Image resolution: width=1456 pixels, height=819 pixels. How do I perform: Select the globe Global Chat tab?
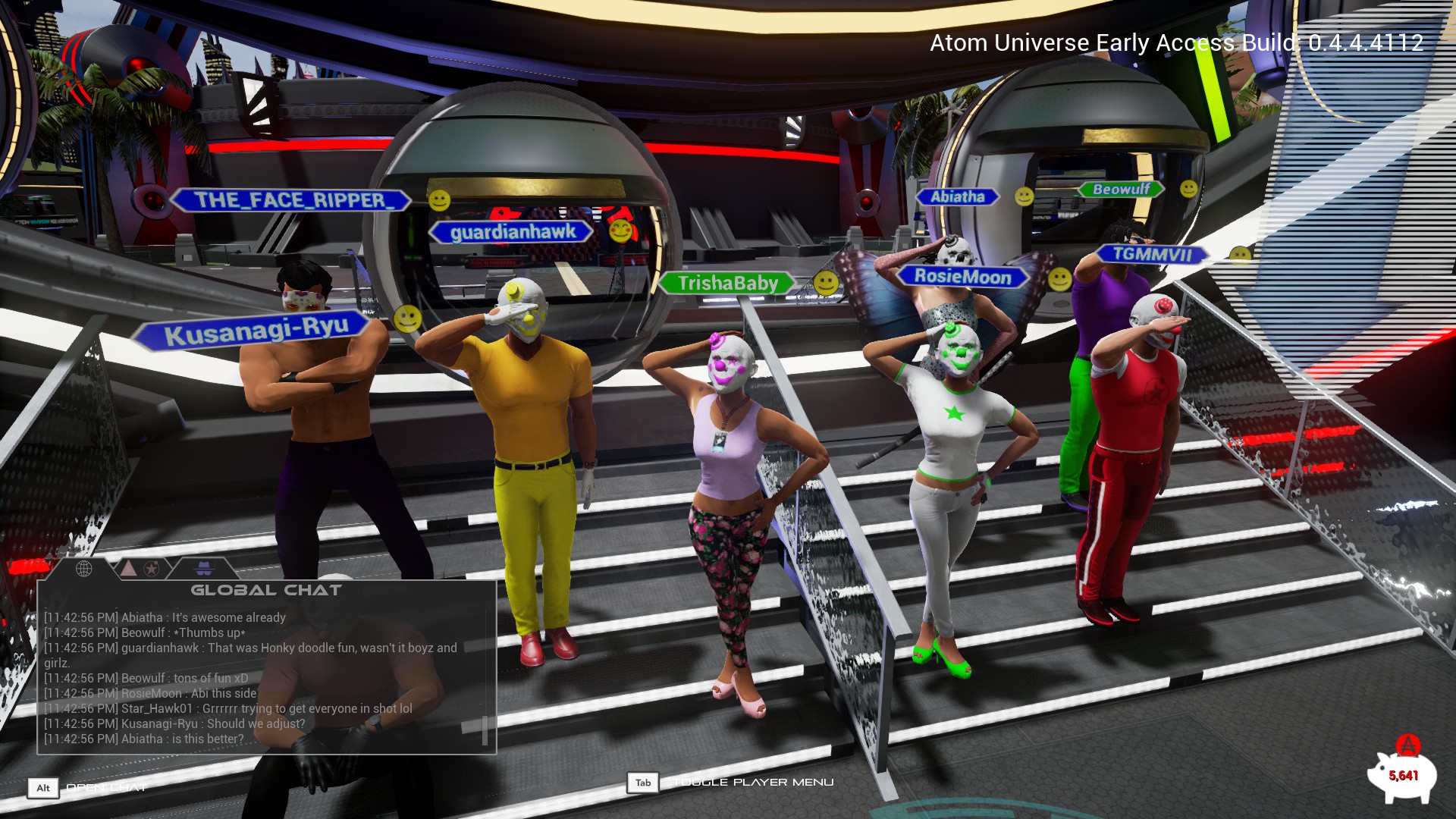[x=83, y=568]
